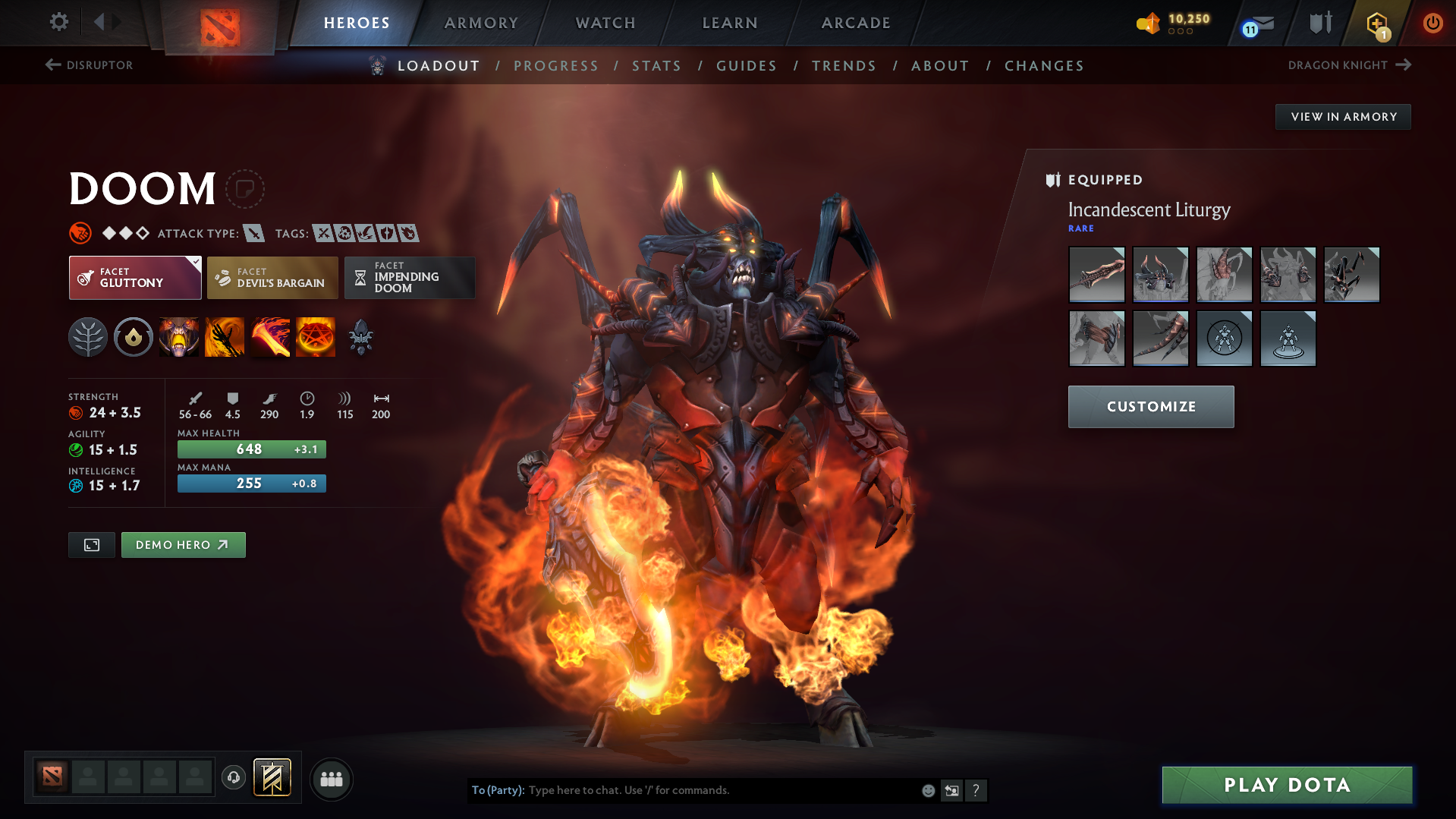Screen dimensions: 1456x819
Task: Click the party chat input field
Action: click(x=721, y=790)
